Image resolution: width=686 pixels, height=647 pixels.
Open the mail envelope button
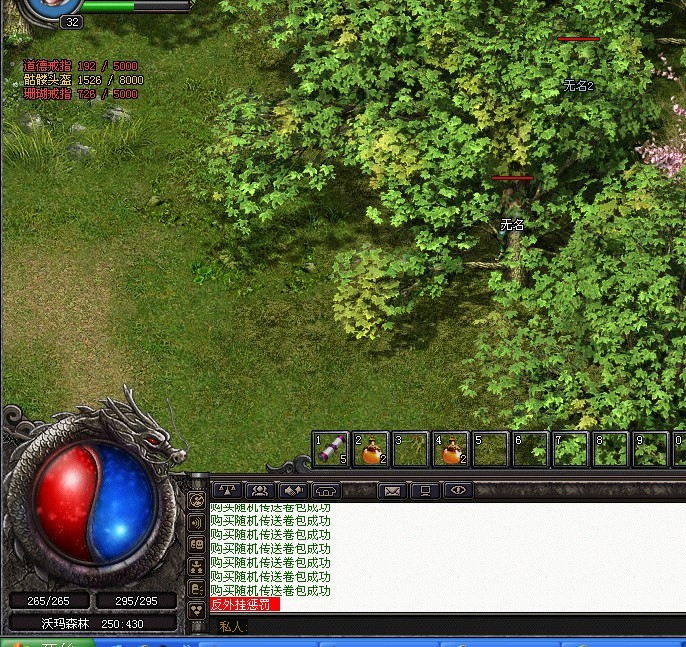point(392,490)
